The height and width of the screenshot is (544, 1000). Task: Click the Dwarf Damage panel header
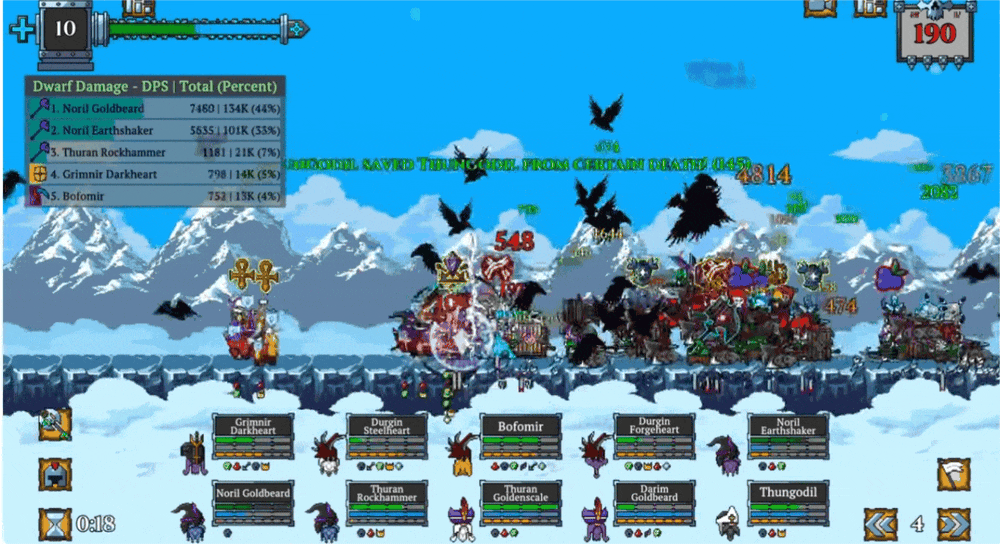pyautogui.click(x=156, y=86)
